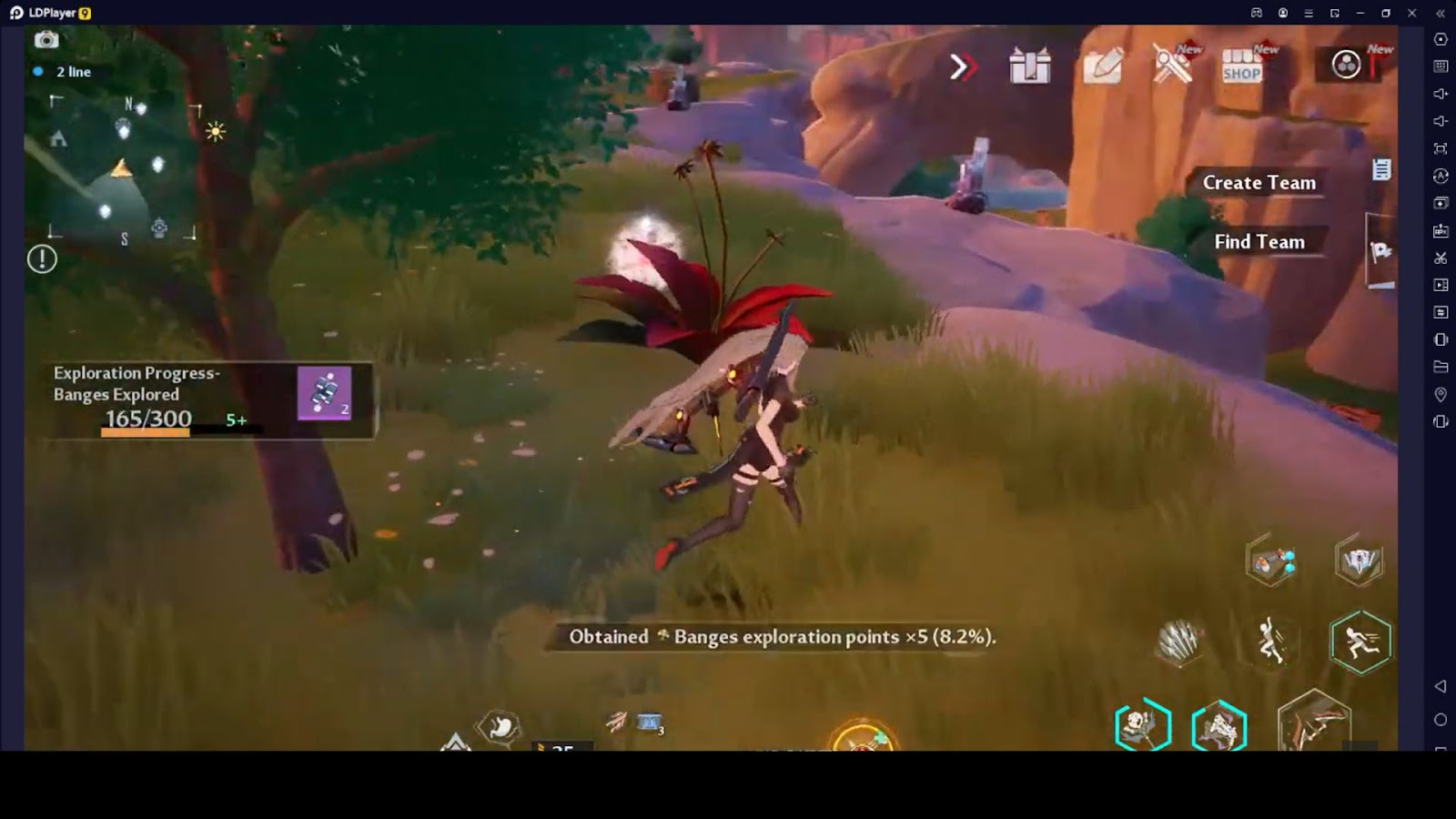Open the flag tab on right edge
This screenshot has height=819, width=1456.
pos(1380,251)
